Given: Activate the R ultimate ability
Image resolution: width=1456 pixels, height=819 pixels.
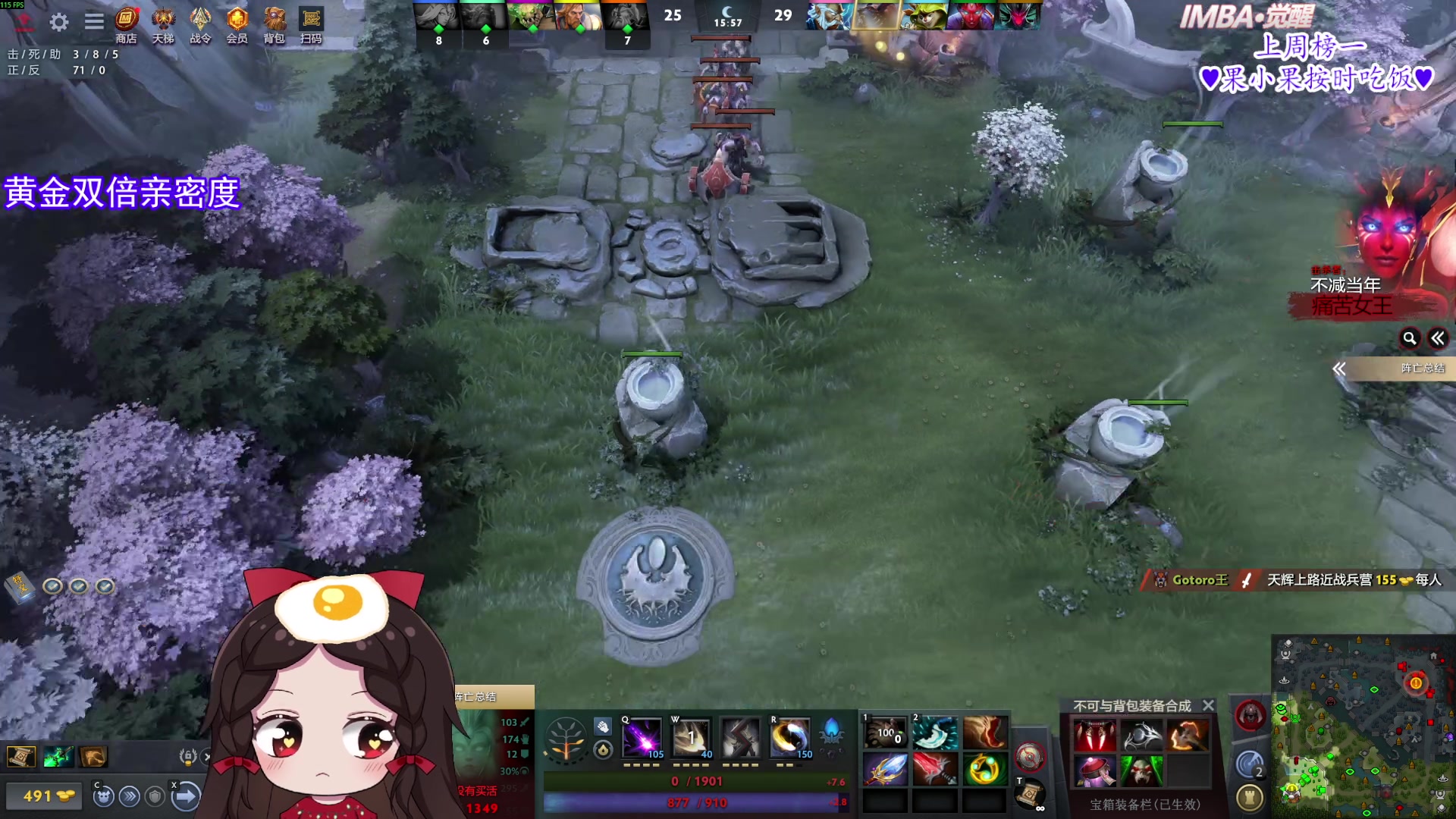Looking at the screenshot, I should [x=790, y=738].
